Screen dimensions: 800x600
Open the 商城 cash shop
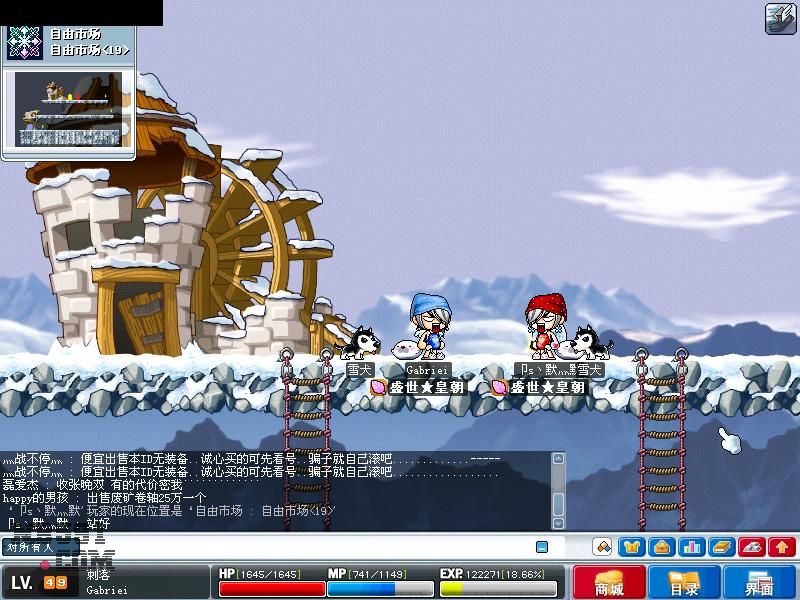[x=609, y=582]
